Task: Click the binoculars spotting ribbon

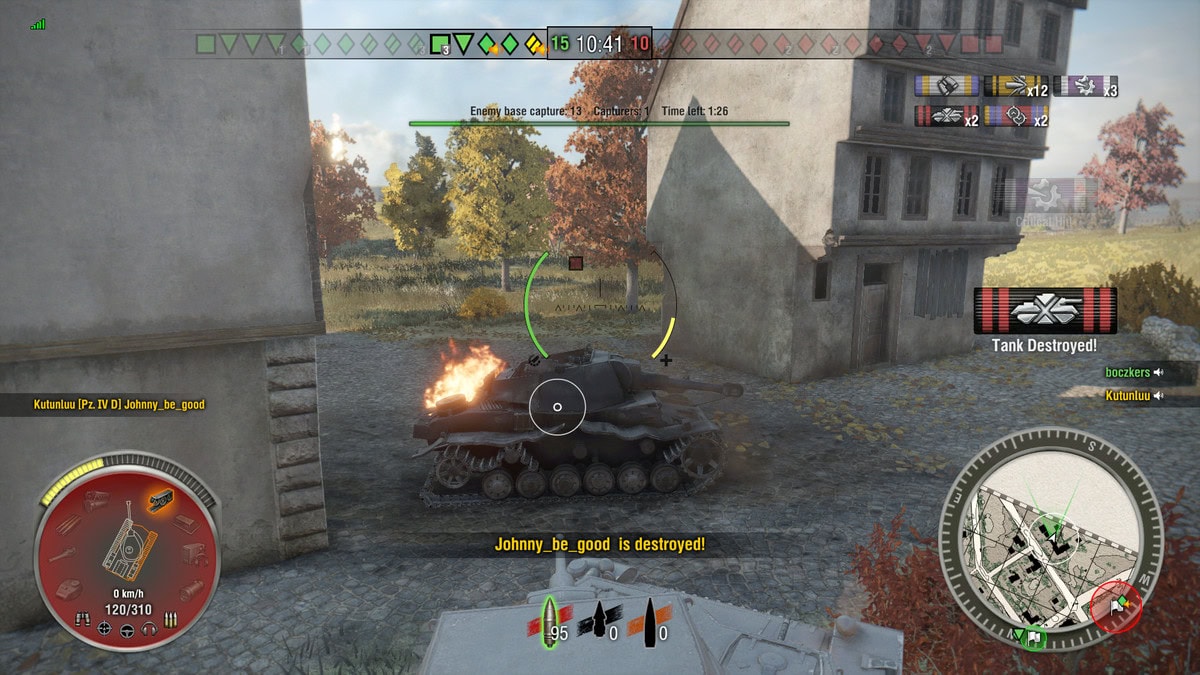Action: (x=946, y=87)
